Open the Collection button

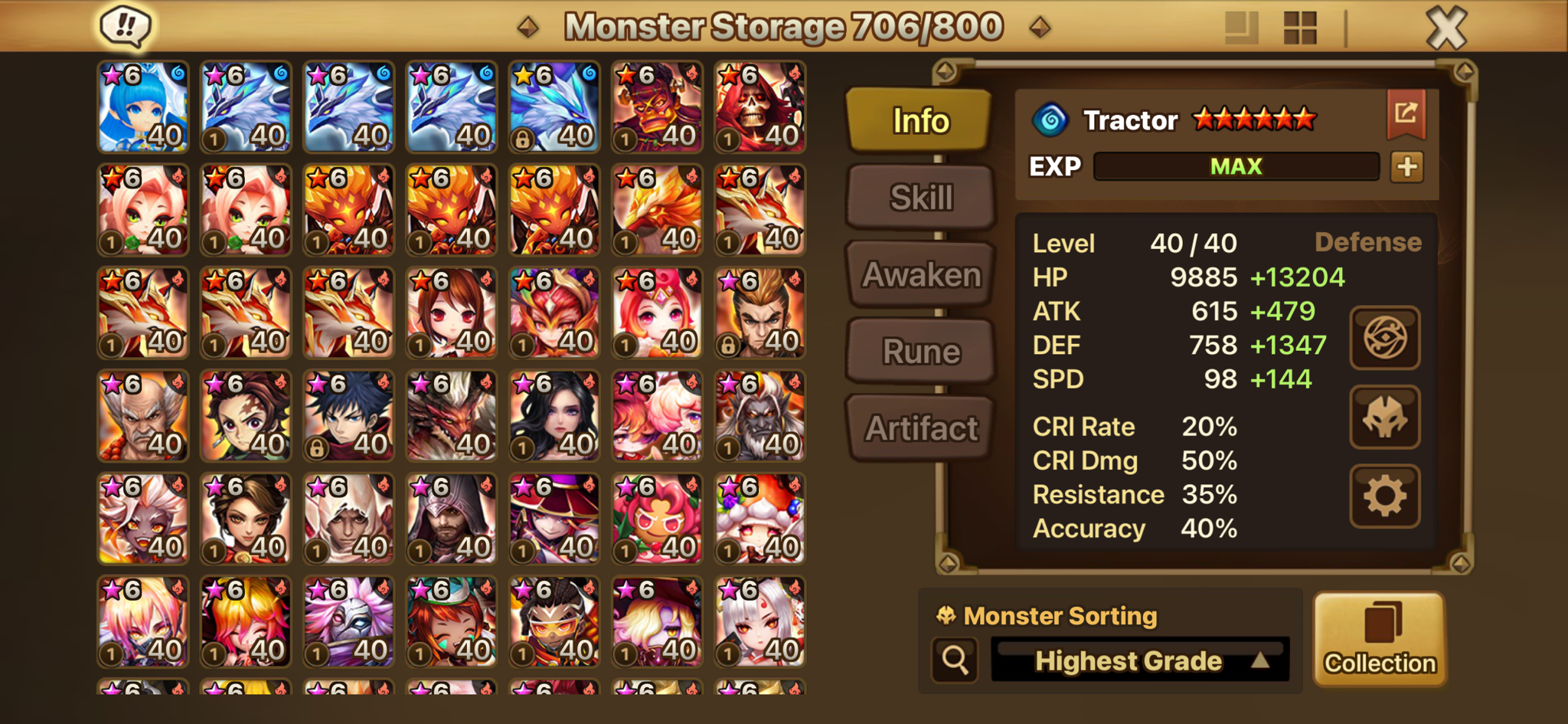(x=1380, y=640)
